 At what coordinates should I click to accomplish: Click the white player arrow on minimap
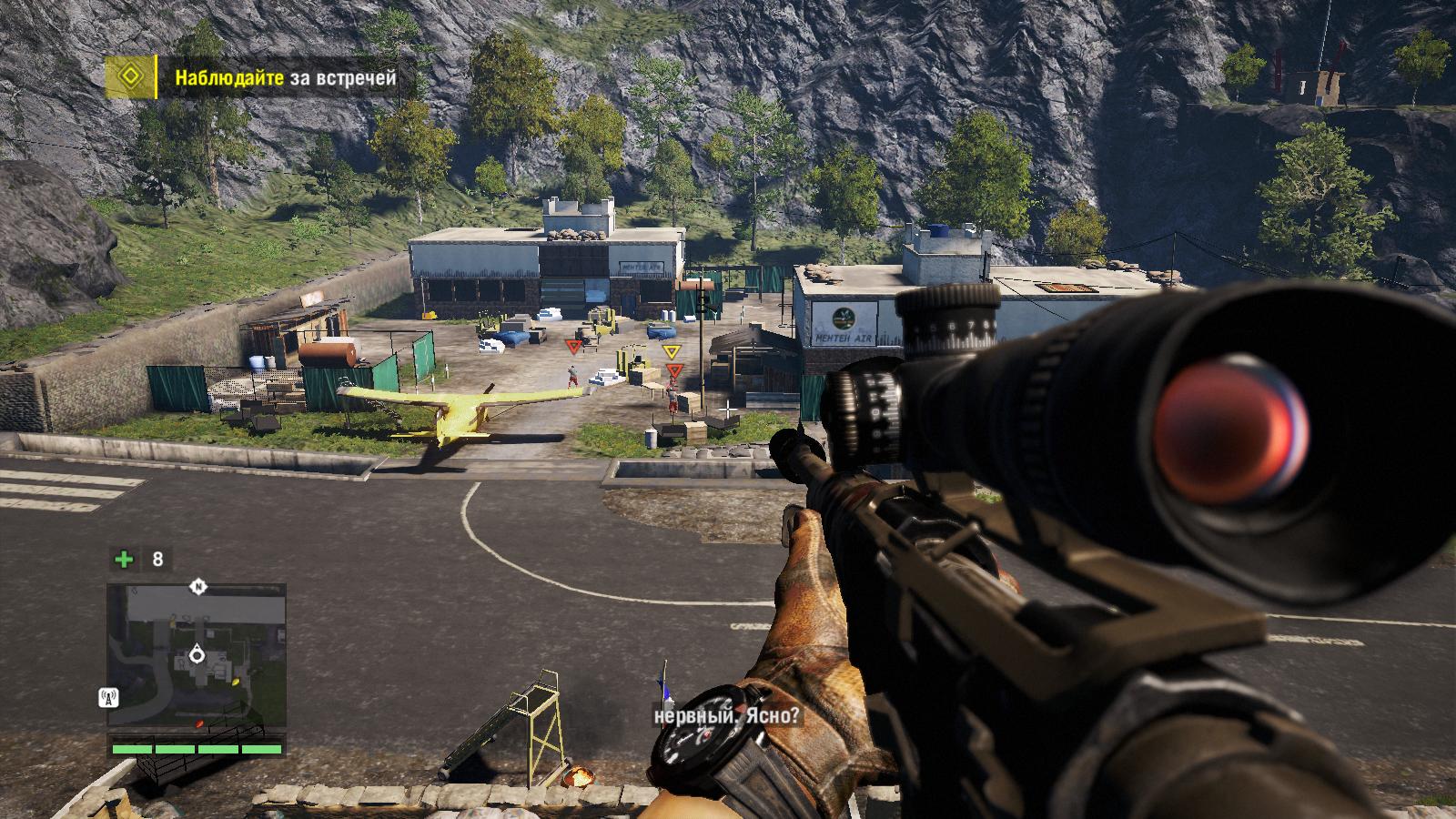(197, 654)
